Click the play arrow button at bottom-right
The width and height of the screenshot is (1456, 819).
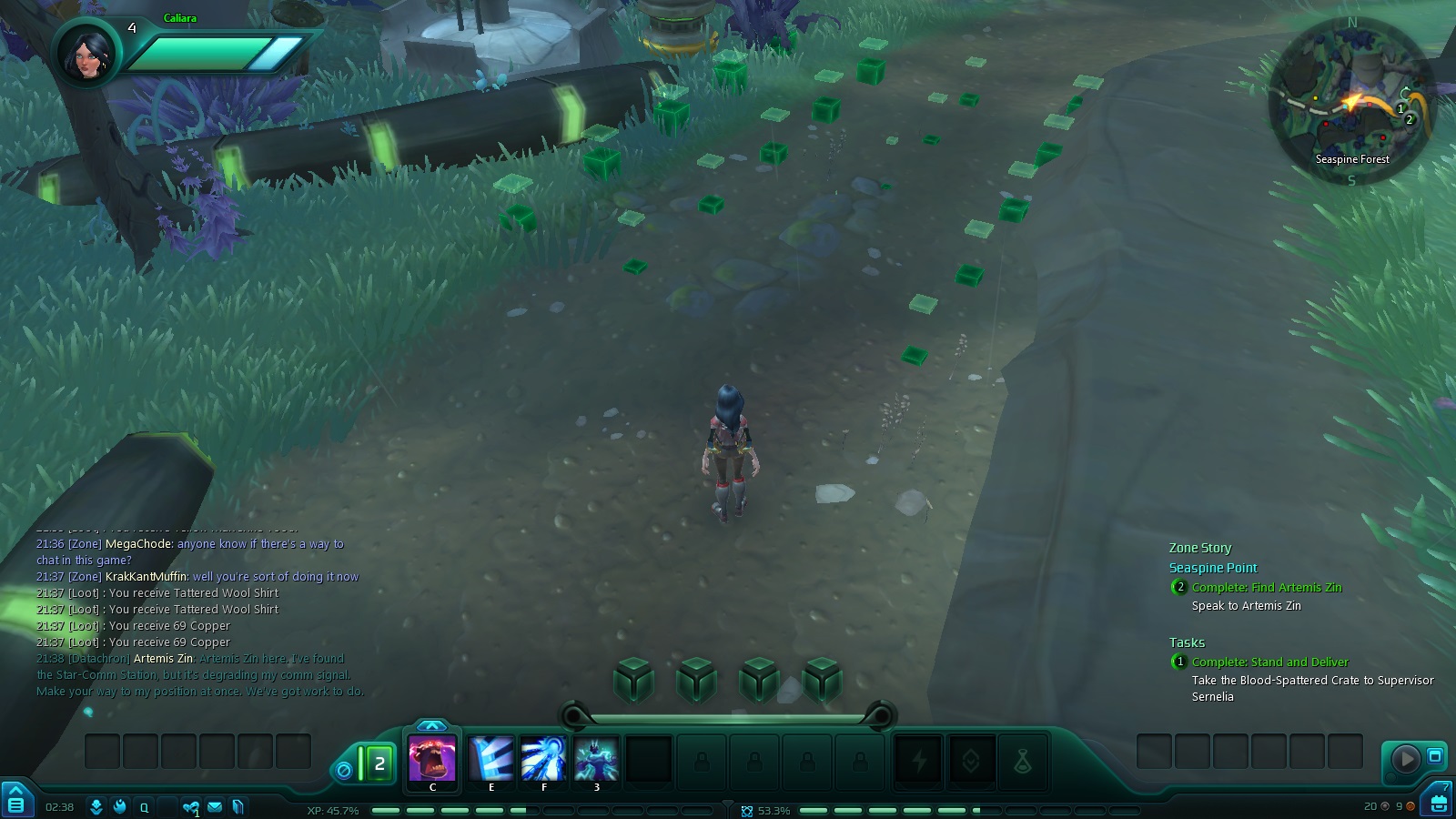coord(1405,759)
